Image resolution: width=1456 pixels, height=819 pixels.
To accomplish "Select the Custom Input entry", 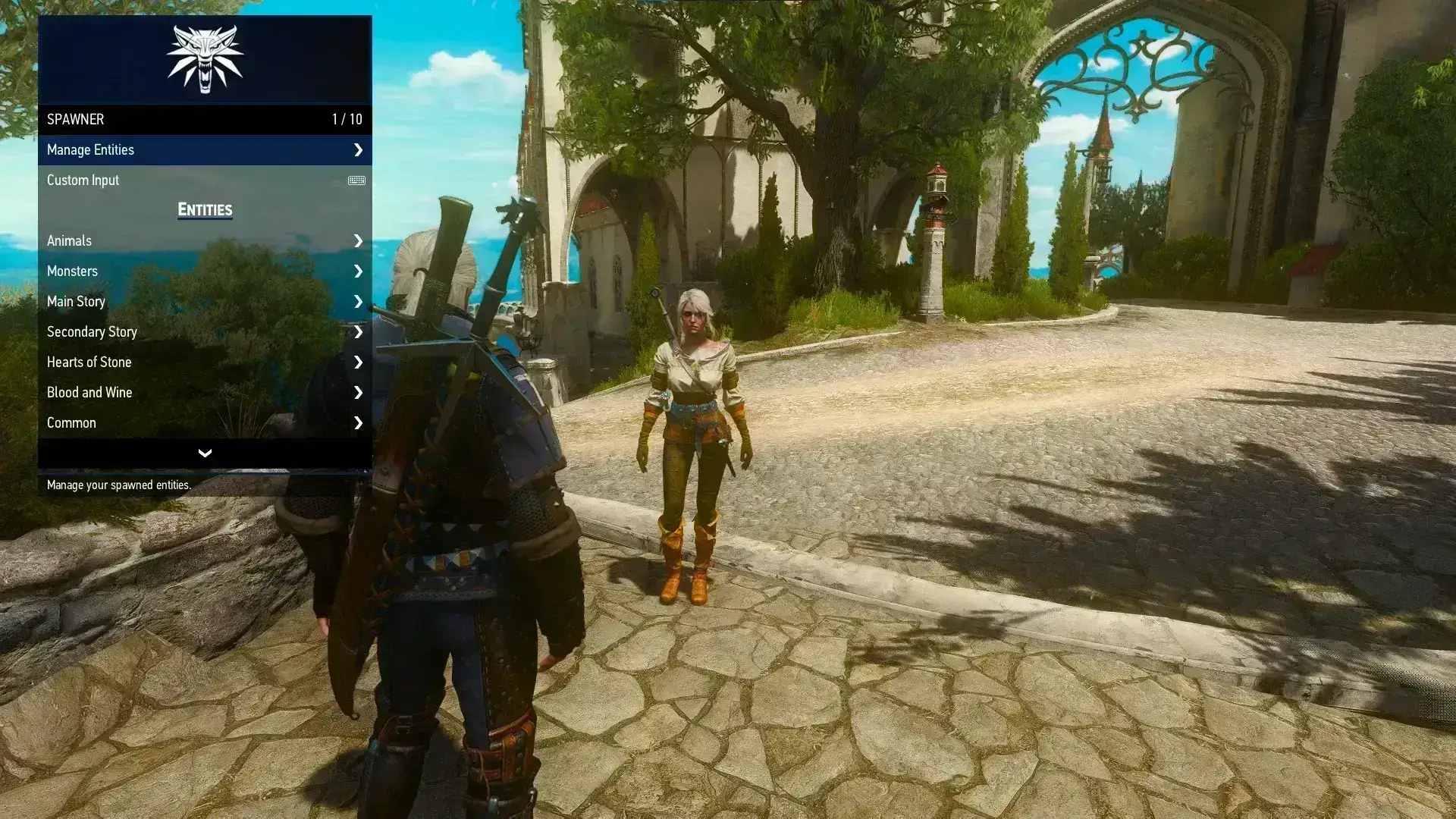I will click(204, 180).
